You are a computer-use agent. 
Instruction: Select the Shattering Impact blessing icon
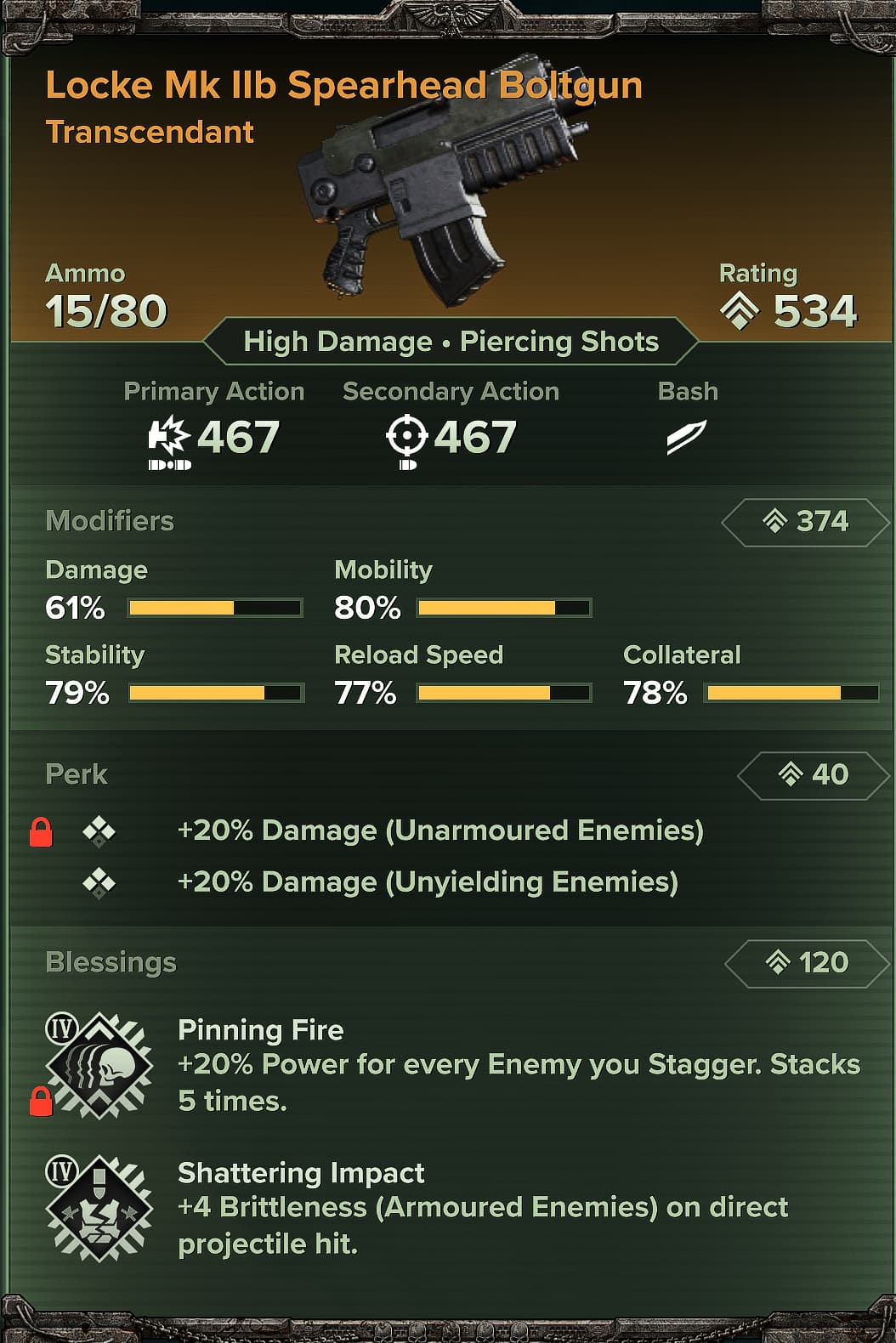coord(99,1208)
